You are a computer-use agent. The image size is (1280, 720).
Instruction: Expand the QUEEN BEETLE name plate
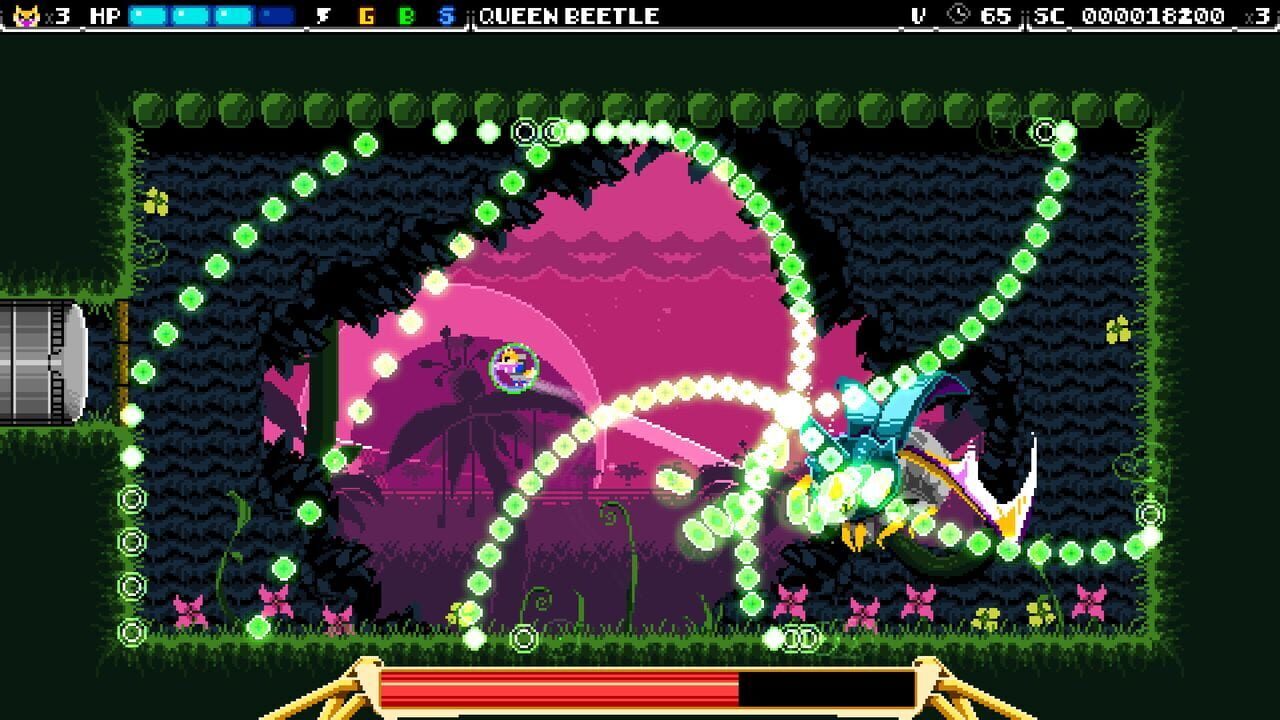567,14
